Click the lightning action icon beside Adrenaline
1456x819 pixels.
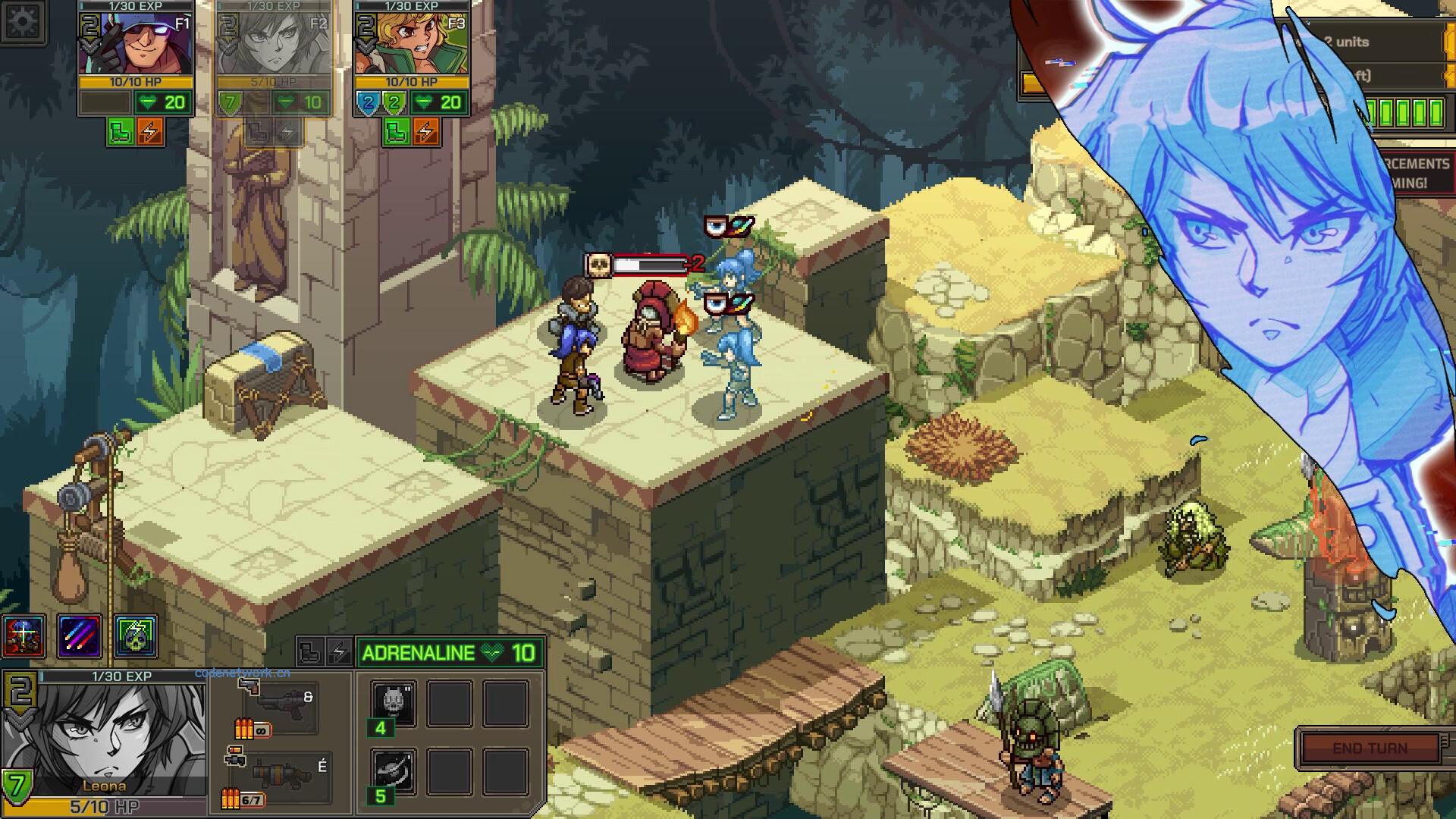(x=340, y=651)
